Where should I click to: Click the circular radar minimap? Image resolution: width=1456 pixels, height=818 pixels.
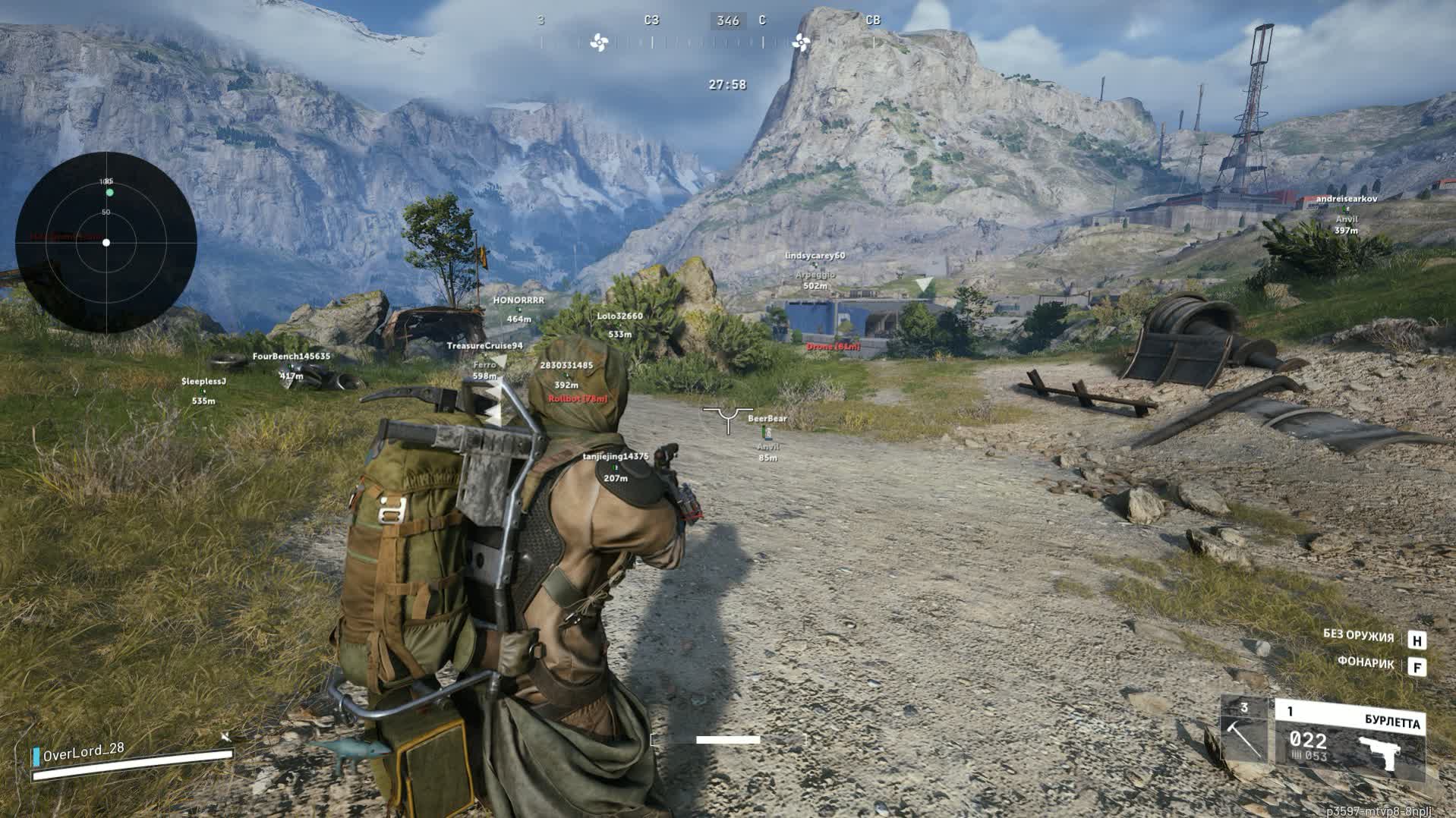click(x=106, y=242)
